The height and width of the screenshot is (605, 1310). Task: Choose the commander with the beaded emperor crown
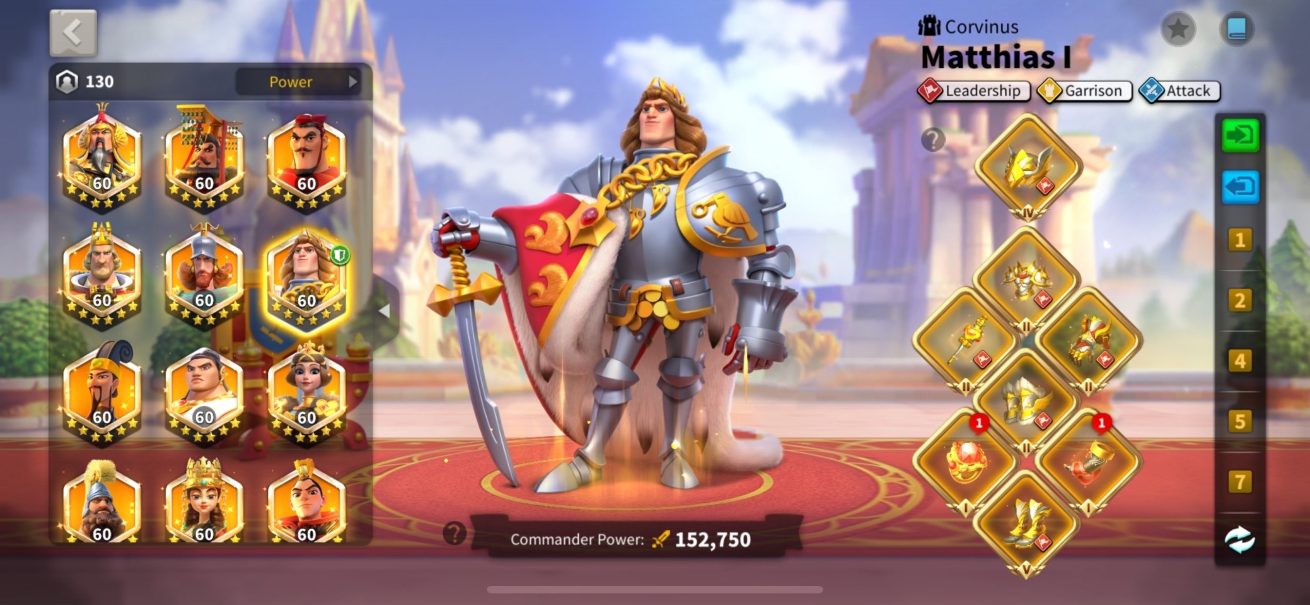point(204,156)
